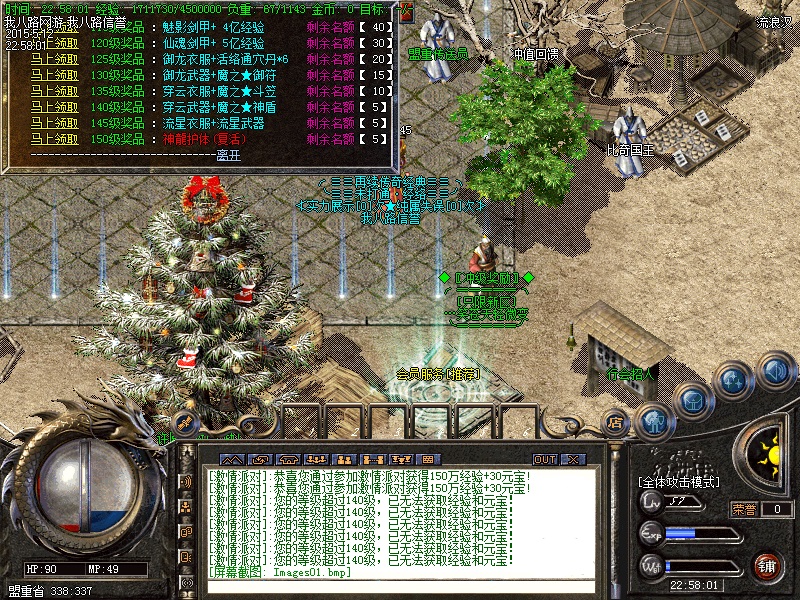This screenshot has height=600, width=800.
Task: Open the shop with the 店 button
Action: (x=616, y=421)
